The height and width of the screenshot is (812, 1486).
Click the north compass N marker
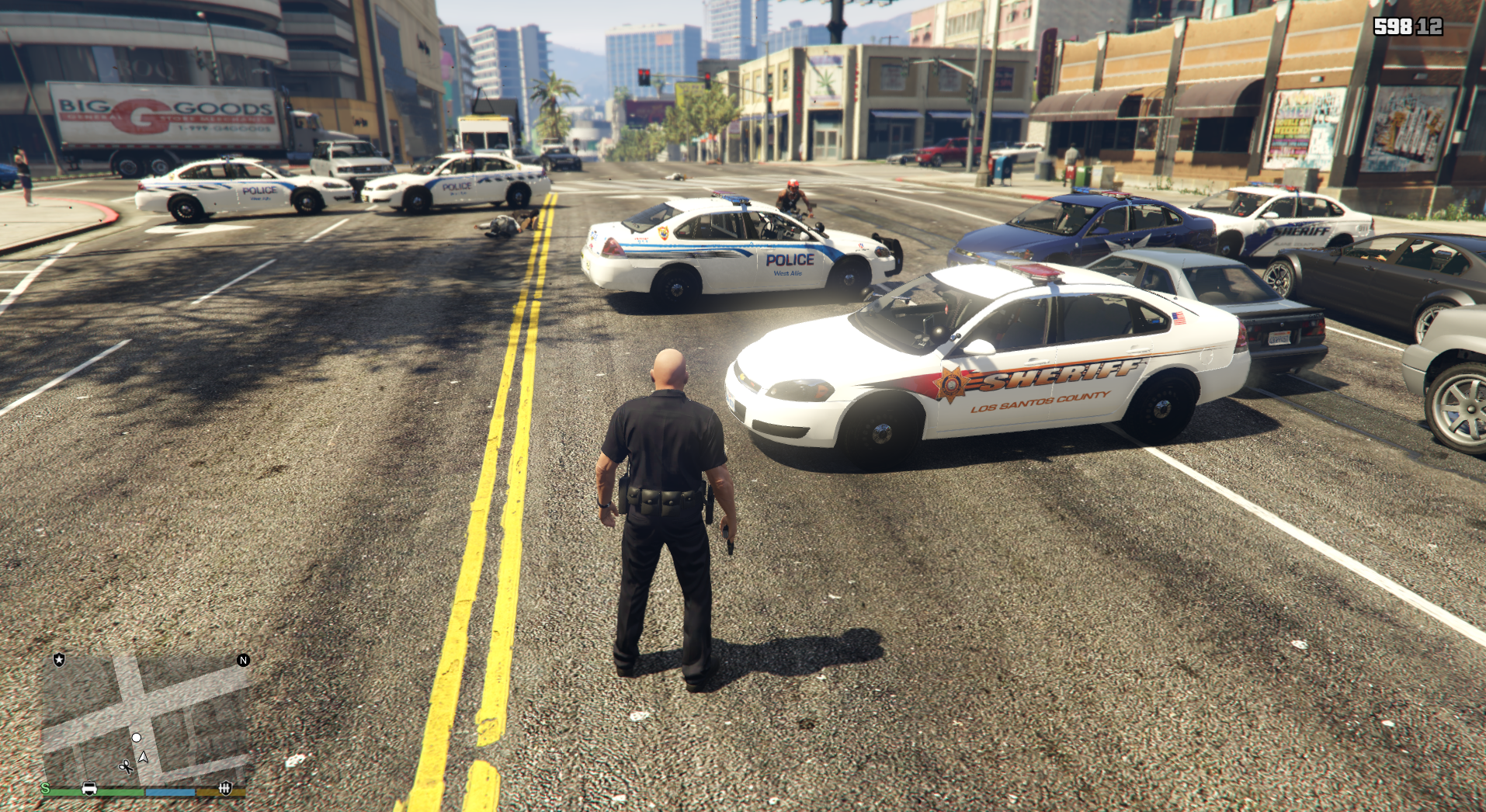(243, 660)
